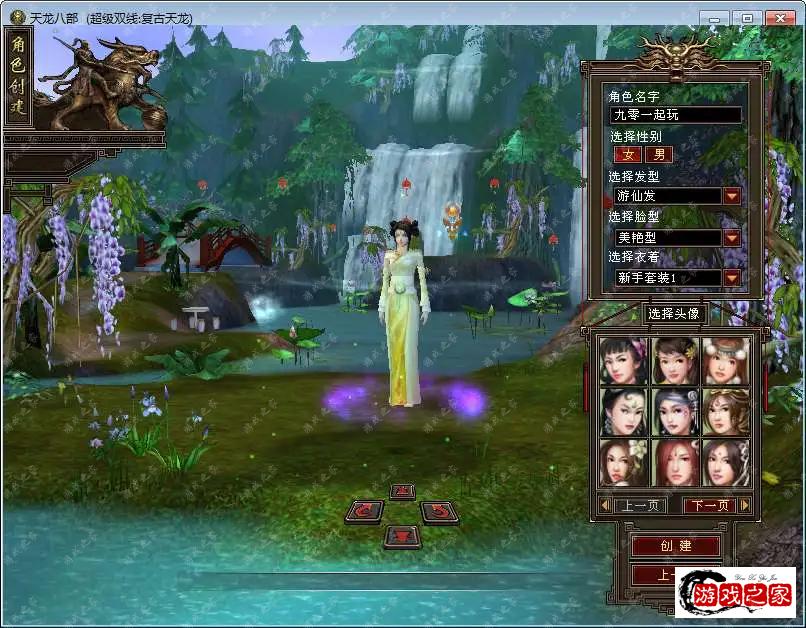Screen dimensions: 806x628
Task: Click the up-arrow camera button
Action: tap(401, 491)
